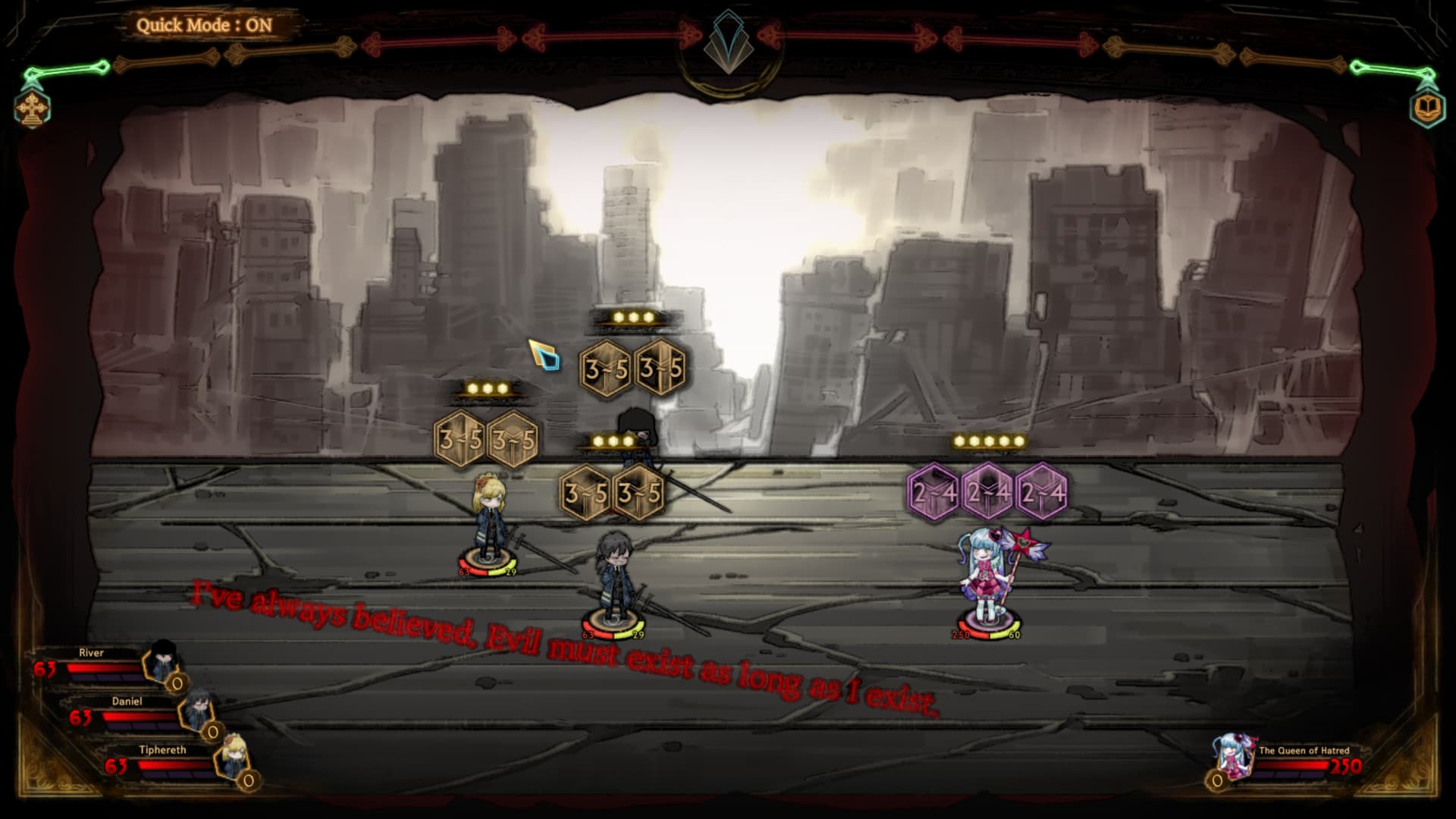
Task: Select River's portrait in the party list
Action: (162, 661)
